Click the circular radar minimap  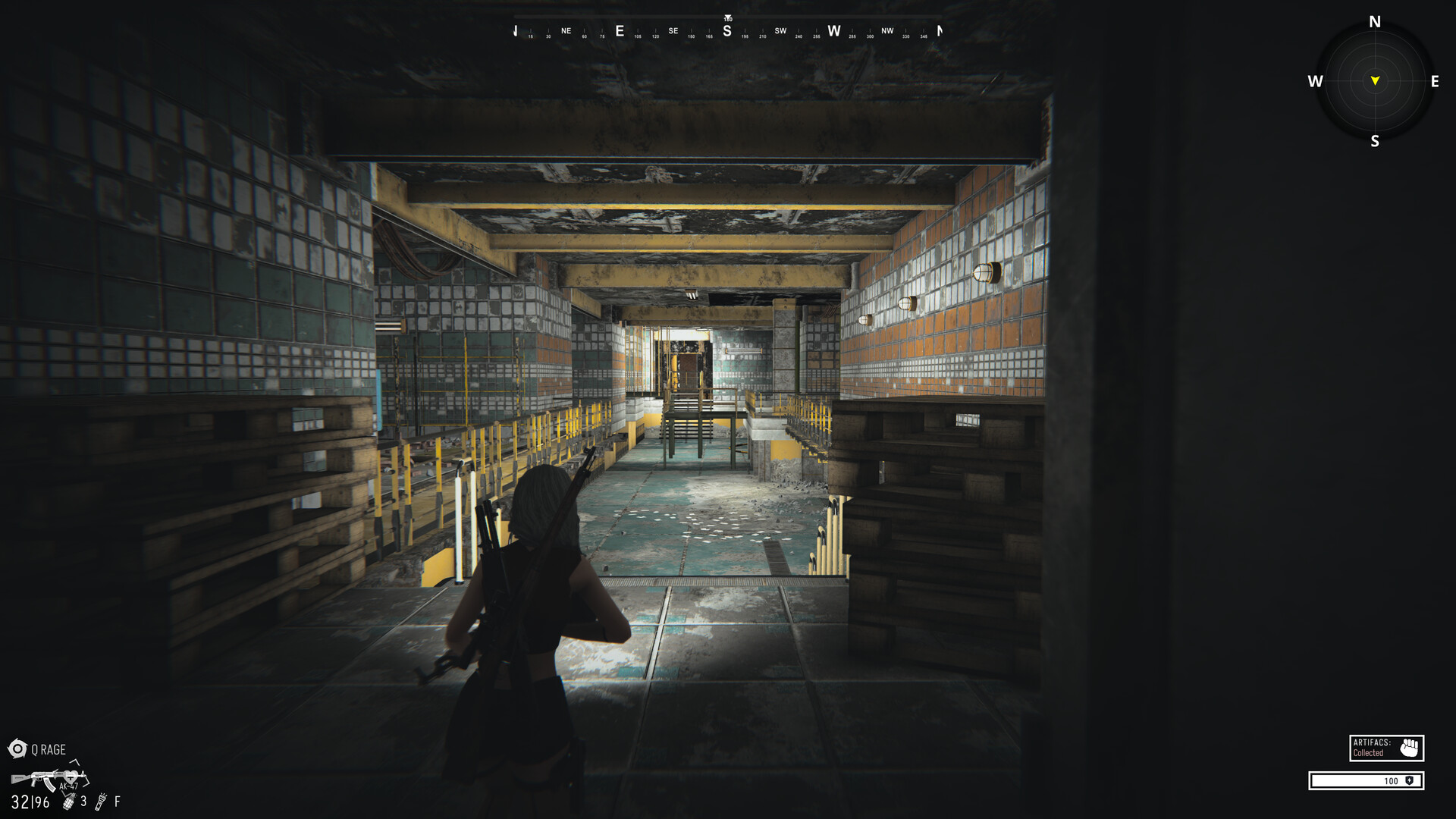tap(1374, 81)
